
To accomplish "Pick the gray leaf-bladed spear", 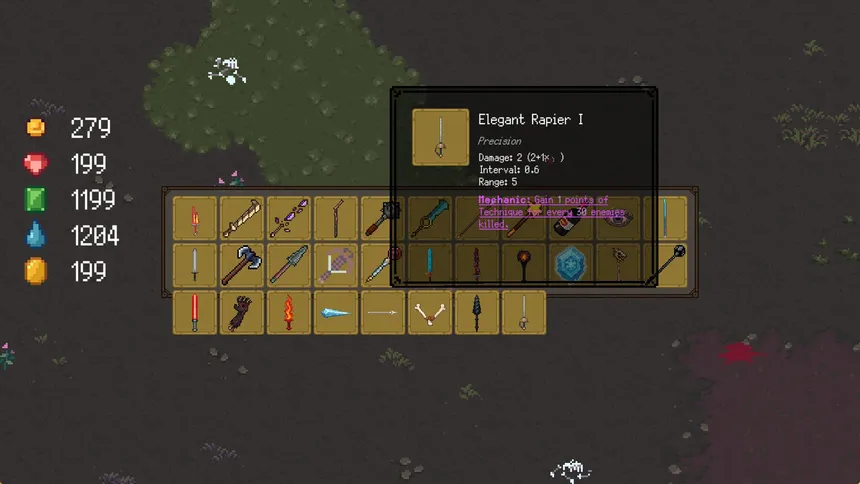I will point(288,265).
